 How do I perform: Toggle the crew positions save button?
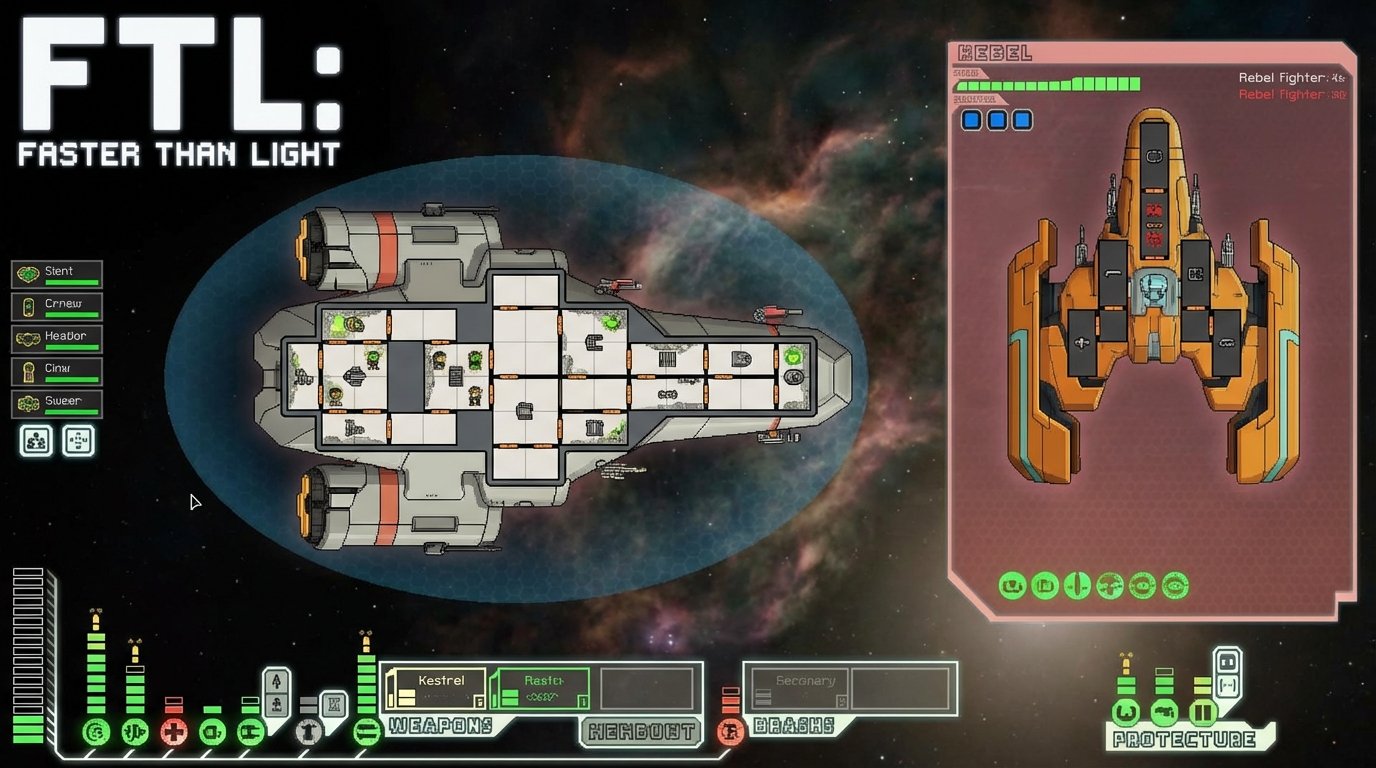coord(35,440)
